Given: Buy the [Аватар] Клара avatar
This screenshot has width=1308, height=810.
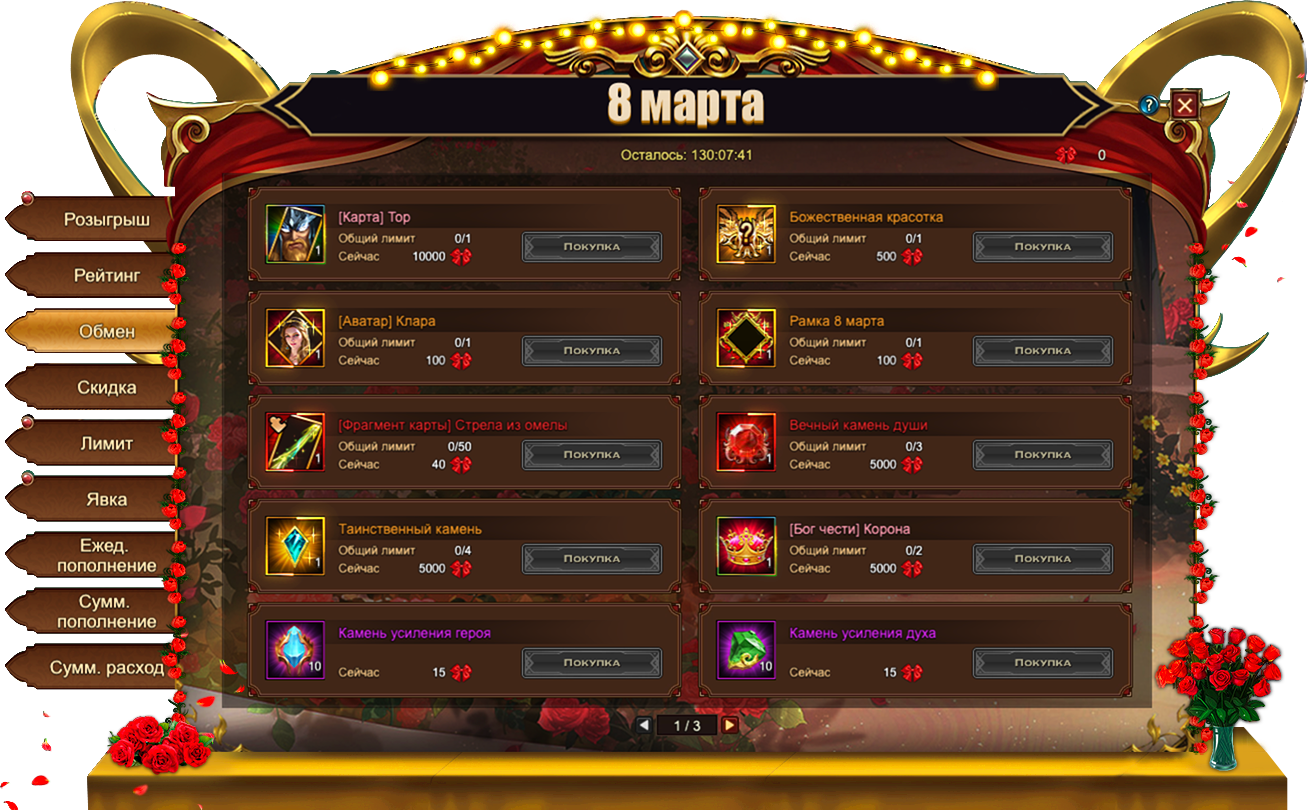Looking at the screenshot, I should [x=592, y=351].
